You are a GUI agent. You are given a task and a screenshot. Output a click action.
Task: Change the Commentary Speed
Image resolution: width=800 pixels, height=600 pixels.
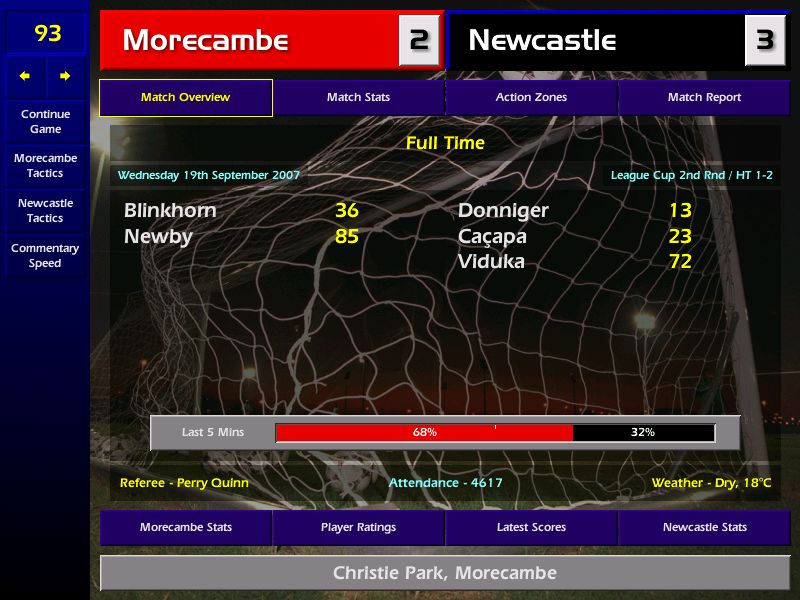point(45,255)
